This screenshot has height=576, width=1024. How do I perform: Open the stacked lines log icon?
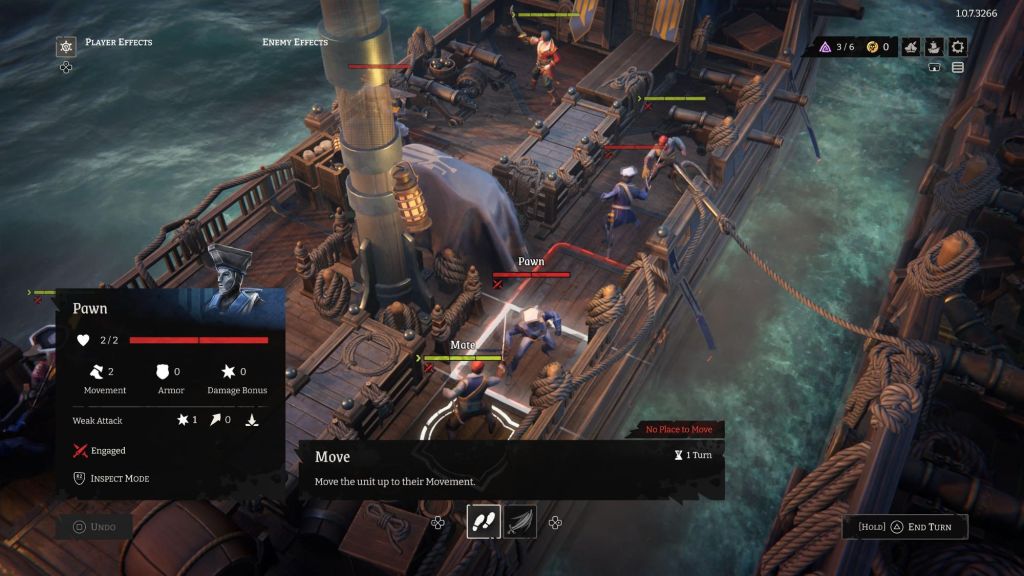click(x=958, y=68)
